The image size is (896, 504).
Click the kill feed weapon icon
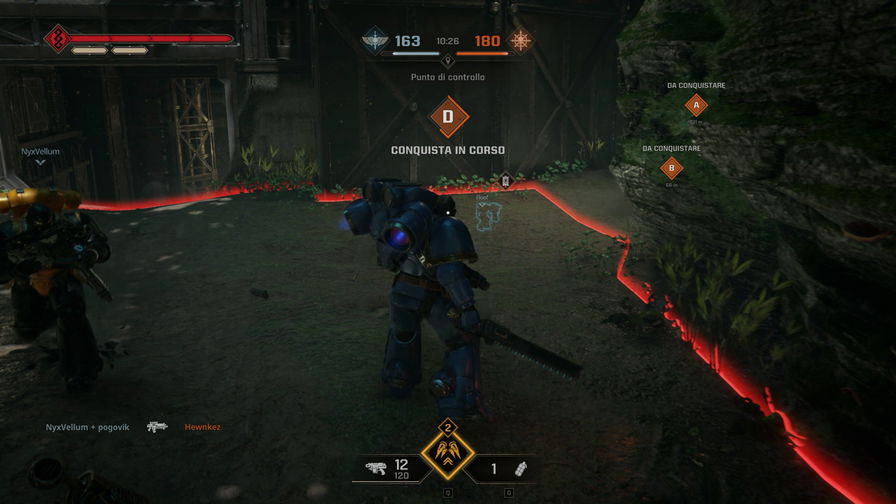157,427
